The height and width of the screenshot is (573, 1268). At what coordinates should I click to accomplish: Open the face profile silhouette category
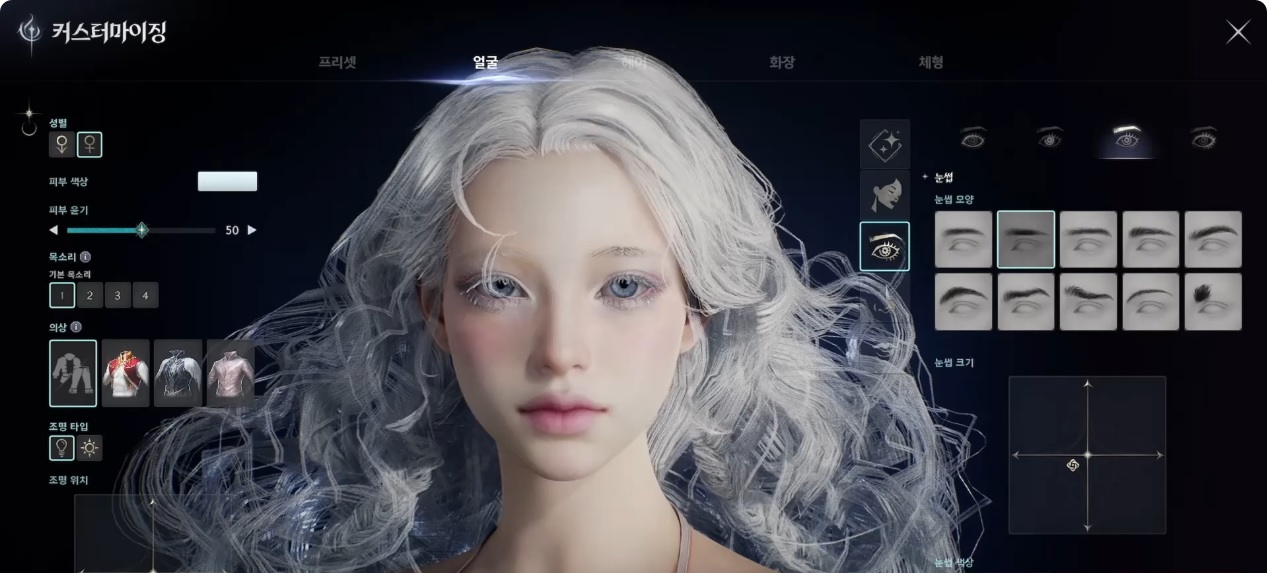pos(885,195)
